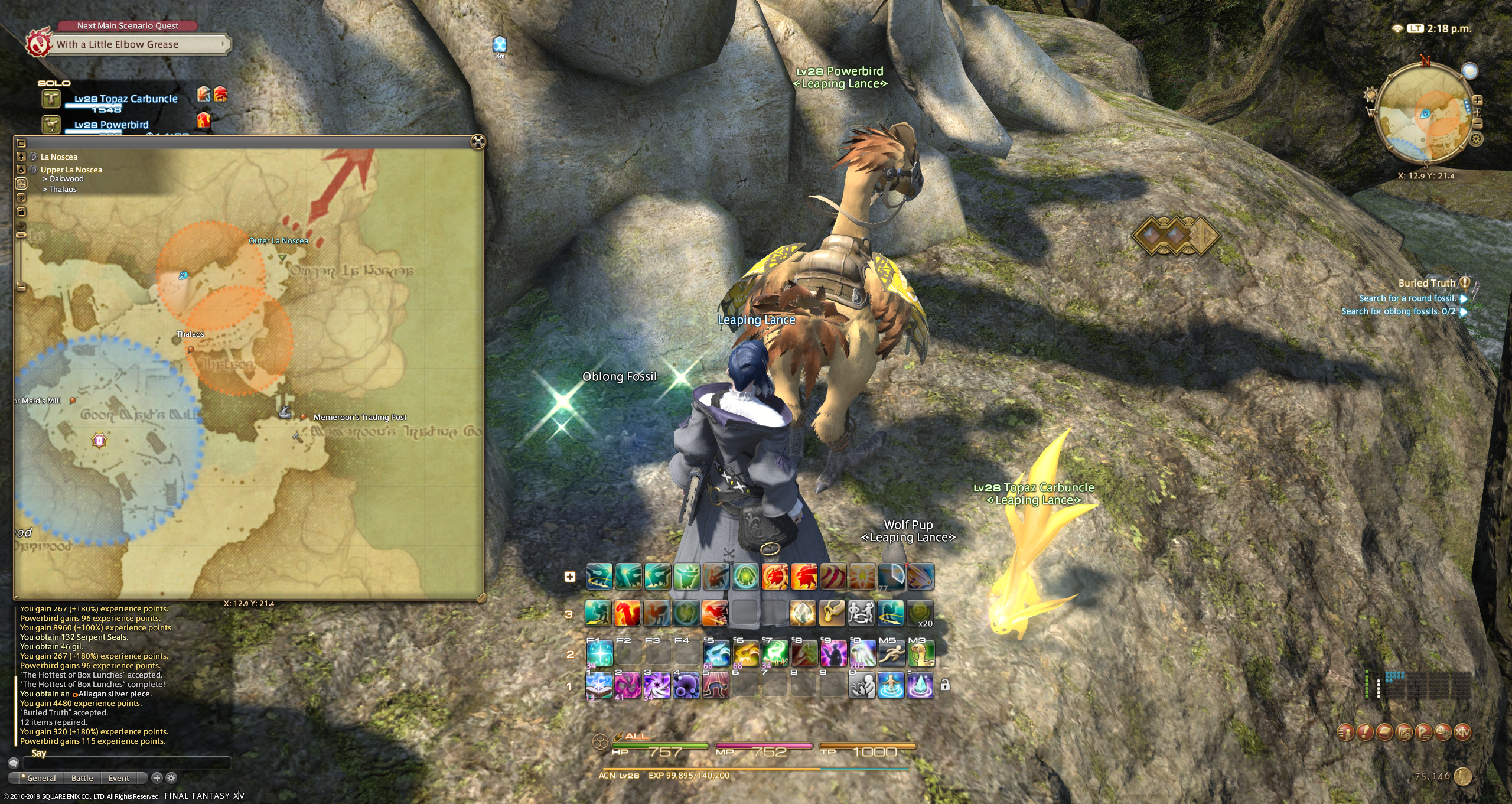This screenshot has width=1512, height=804.
Task: Click the padlock button on the map sidebar
Action: pos(21,211)
